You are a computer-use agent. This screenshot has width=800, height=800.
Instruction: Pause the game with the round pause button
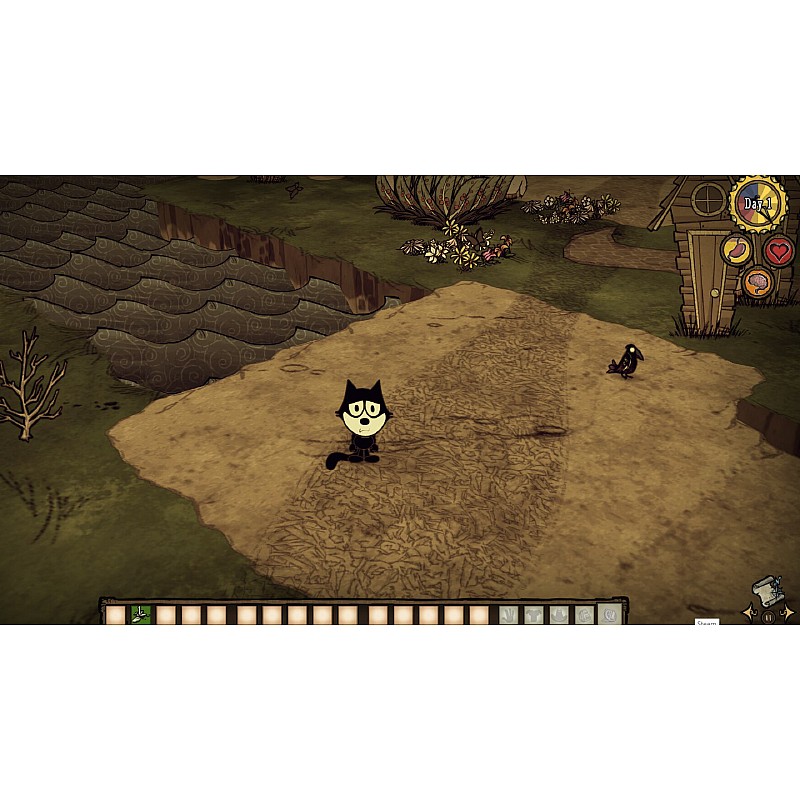768,616
